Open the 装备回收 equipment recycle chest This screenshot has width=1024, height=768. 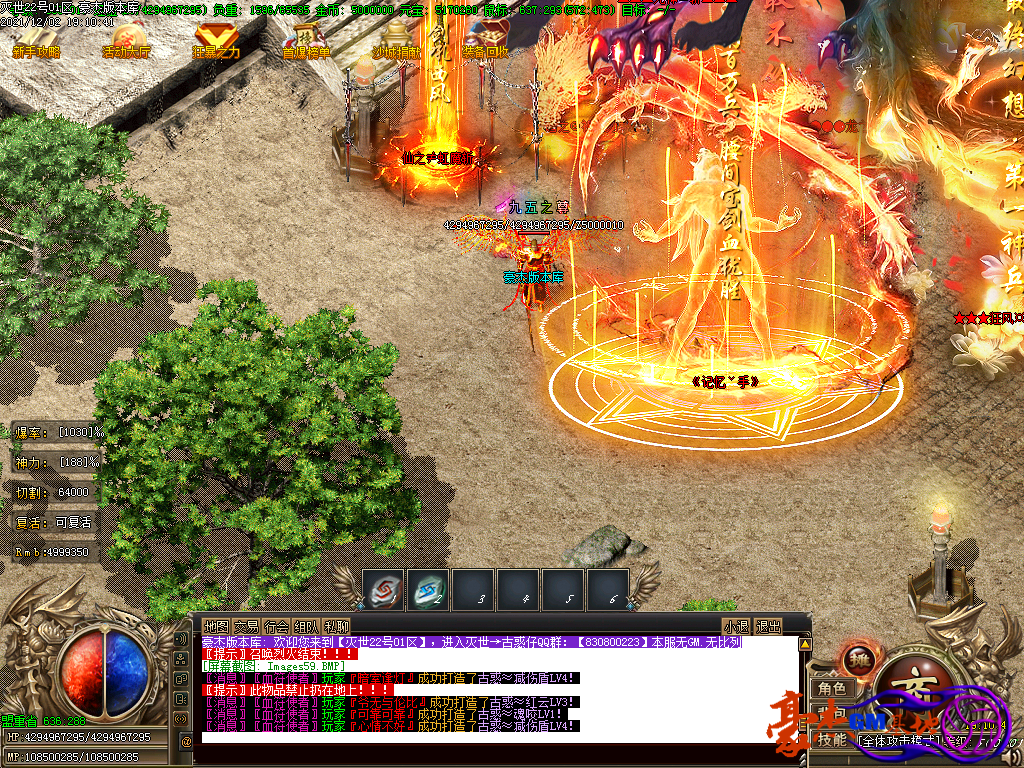(486, 38)
